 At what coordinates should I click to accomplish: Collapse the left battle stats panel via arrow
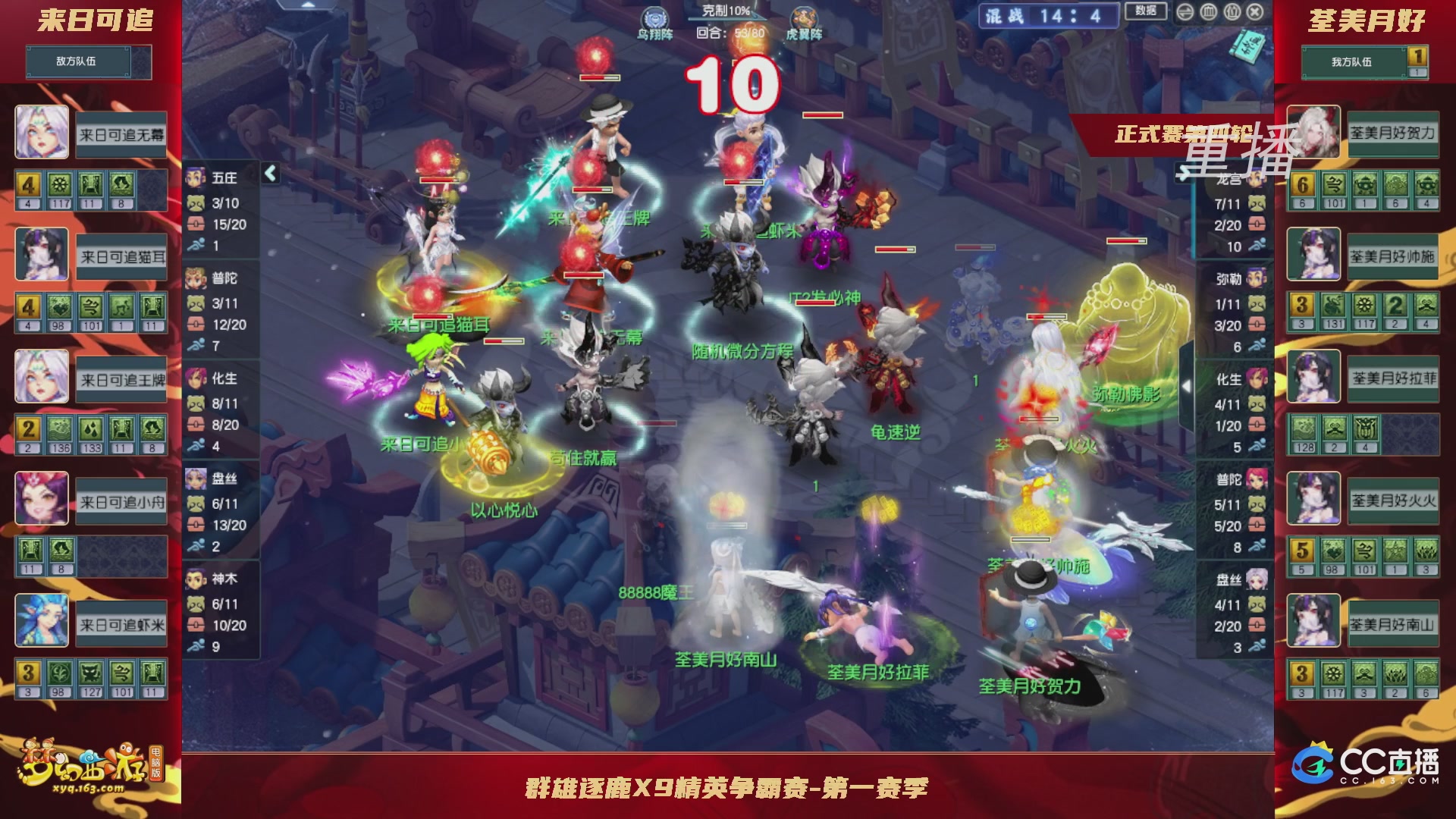tap(270, 174)
